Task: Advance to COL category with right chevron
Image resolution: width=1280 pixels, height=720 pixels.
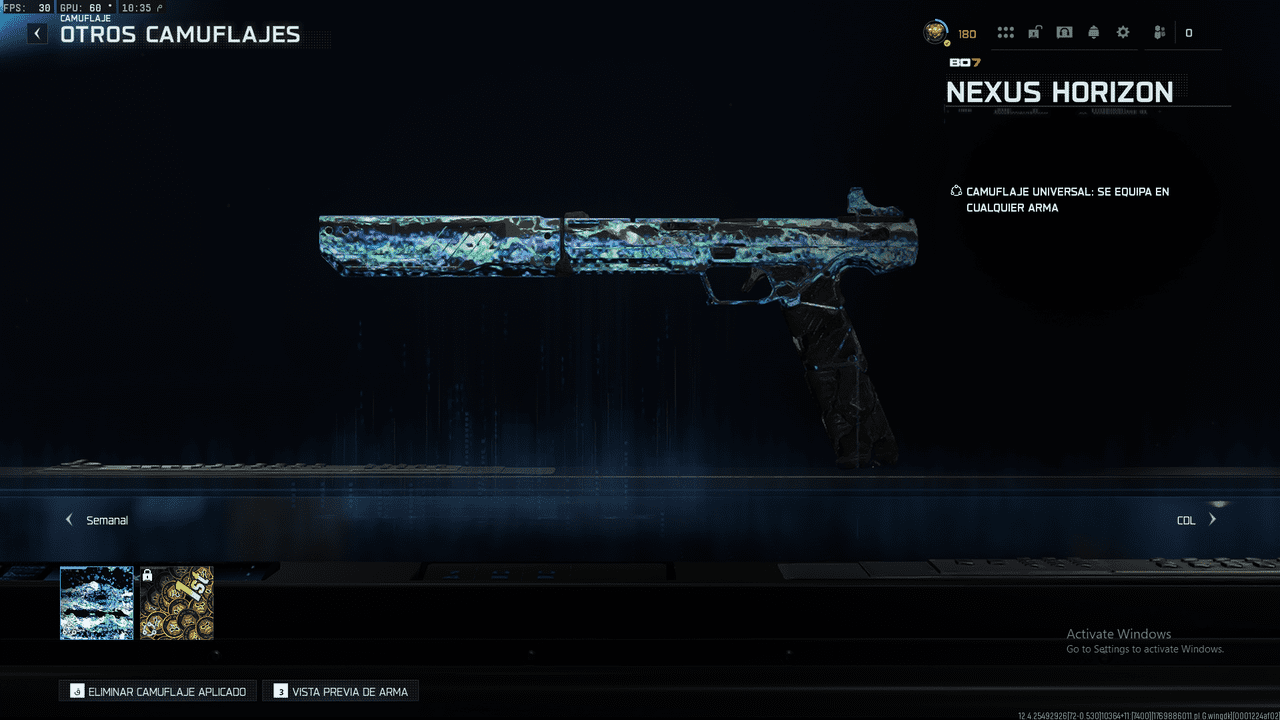Action: 1212,519
